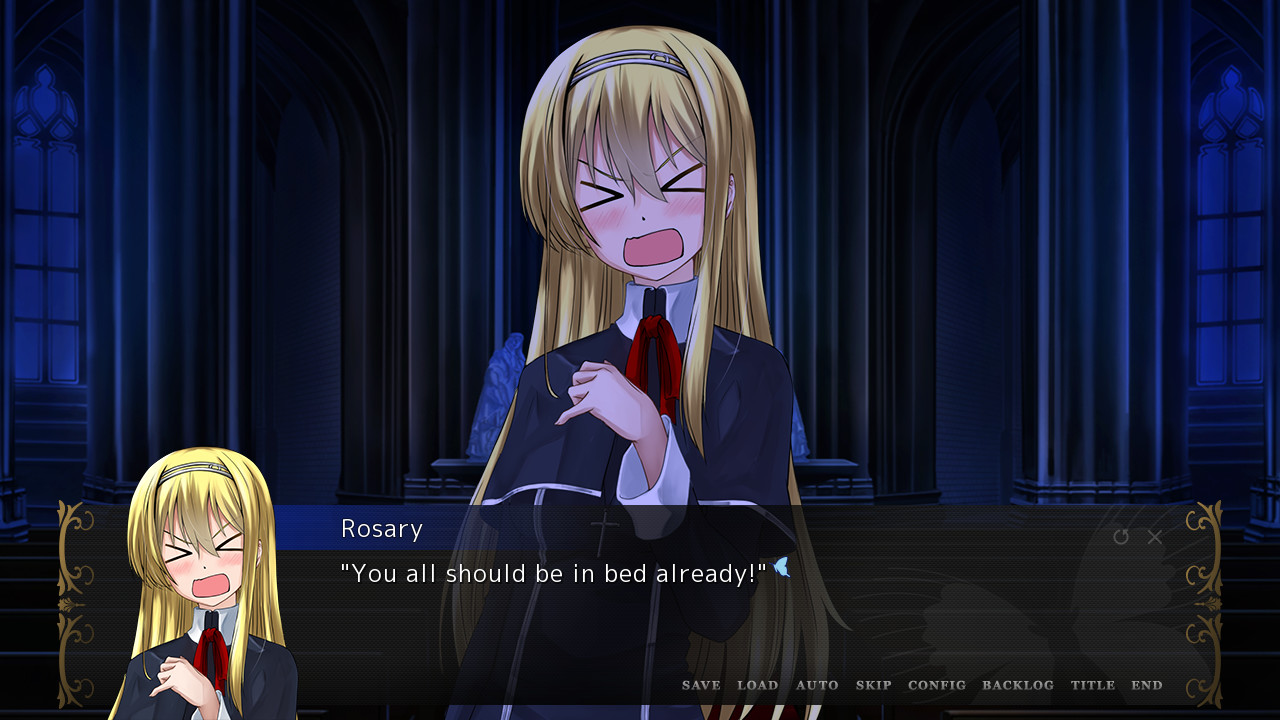Hide the dialogue box with the X icon
Screen dimensions: 1280x720
[x=1155, y=537]
